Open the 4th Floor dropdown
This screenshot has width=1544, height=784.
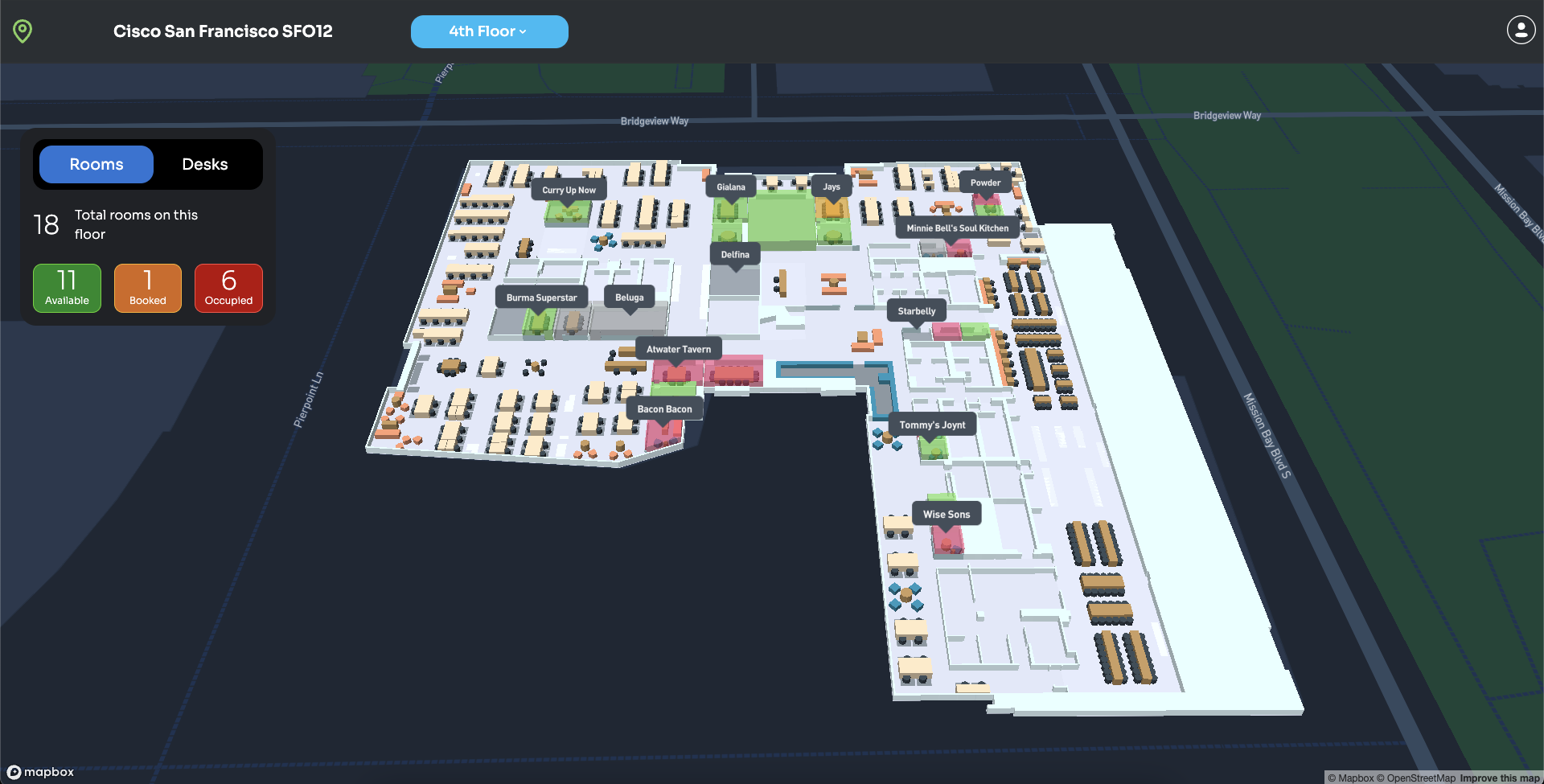[489, 31]
